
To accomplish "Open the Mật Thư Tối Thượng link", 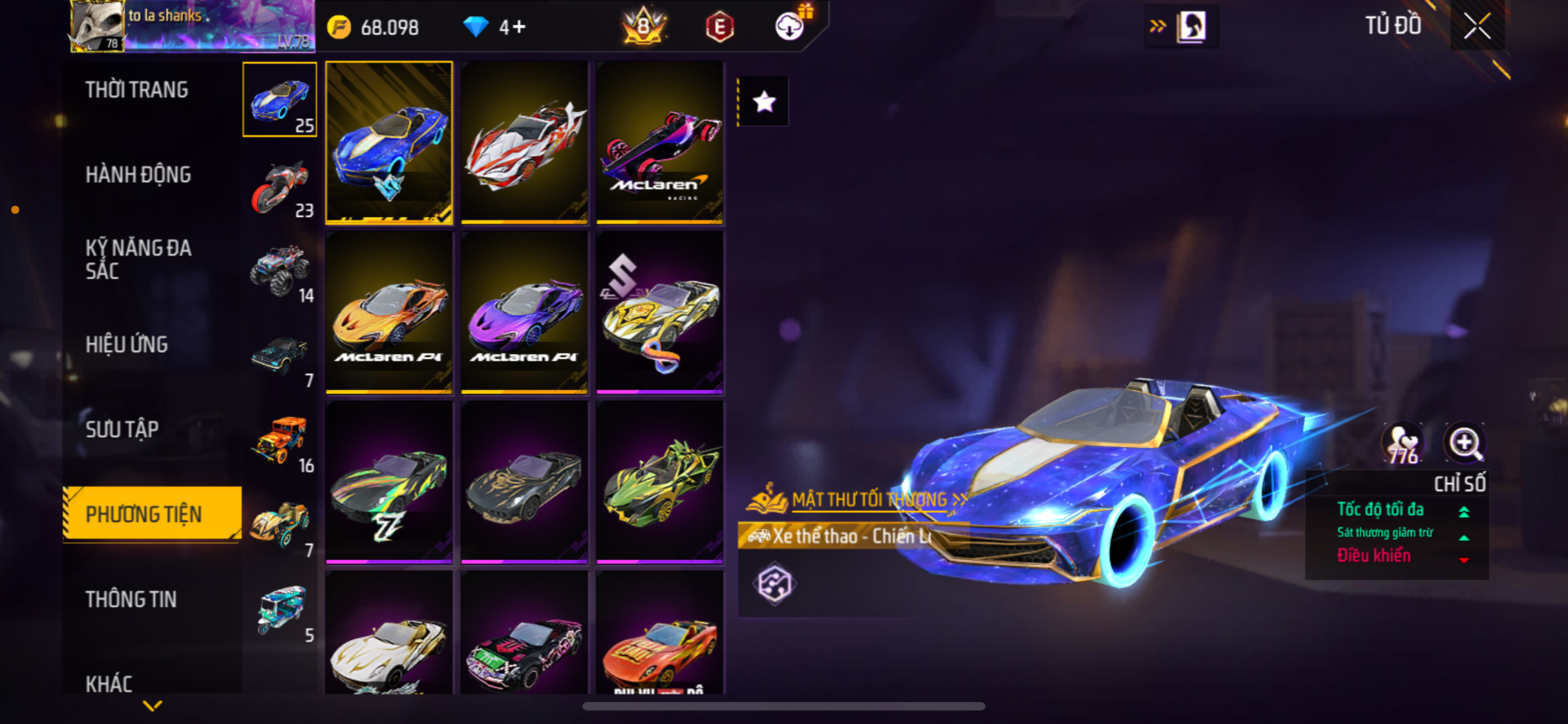I will [868, 500].
